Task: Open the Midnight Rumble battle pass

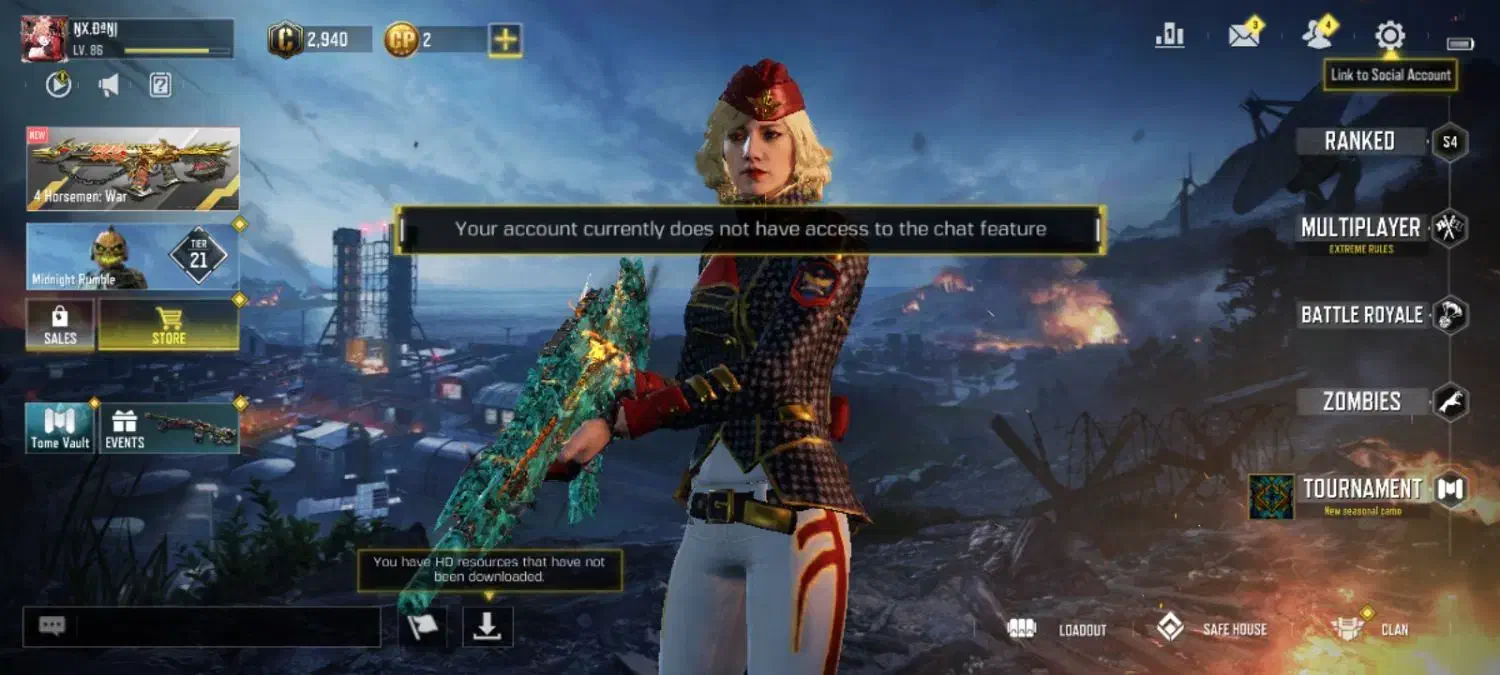Action: click(x=133, y=256)
